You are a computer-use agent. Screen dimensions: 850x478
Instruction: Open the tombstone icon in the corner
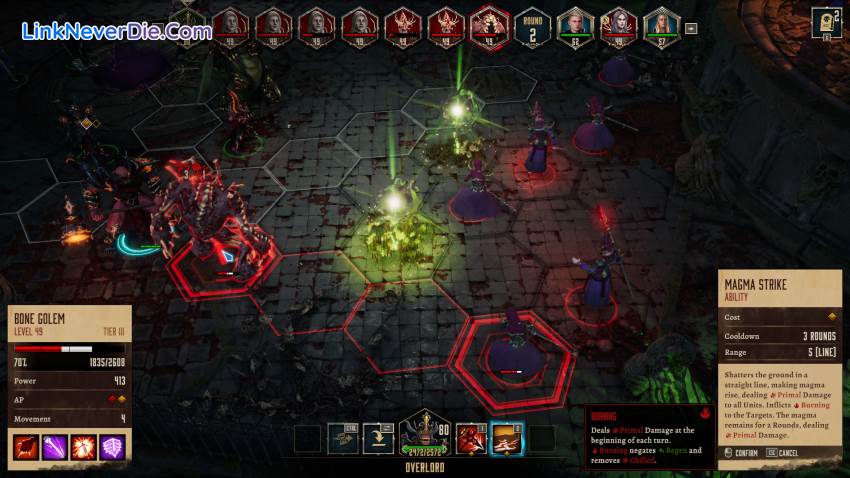pyautogui.click(x=826, y=21)
